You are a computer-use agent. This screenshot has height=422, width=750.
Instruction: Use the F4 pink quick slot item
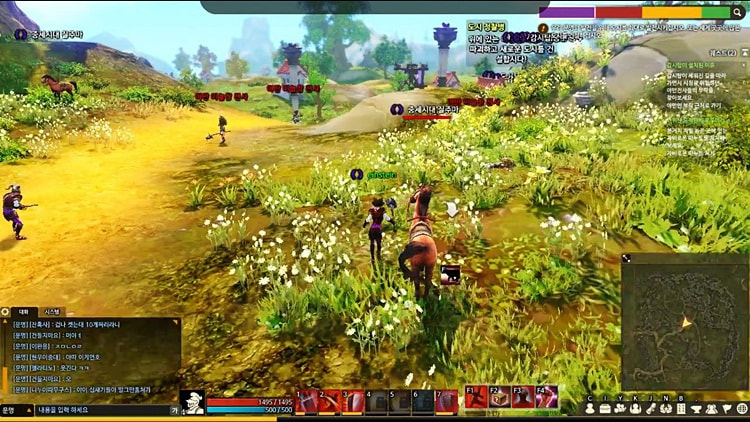[547, 398]
